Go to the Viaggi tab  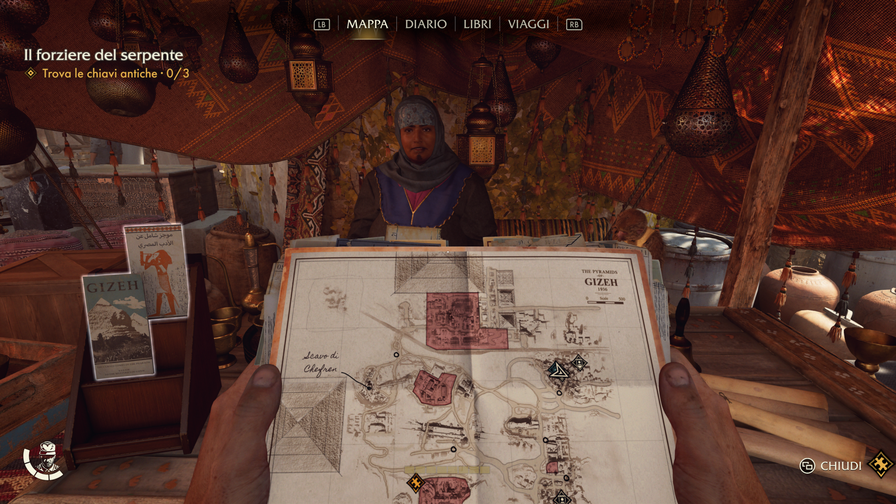click(528, 24)
